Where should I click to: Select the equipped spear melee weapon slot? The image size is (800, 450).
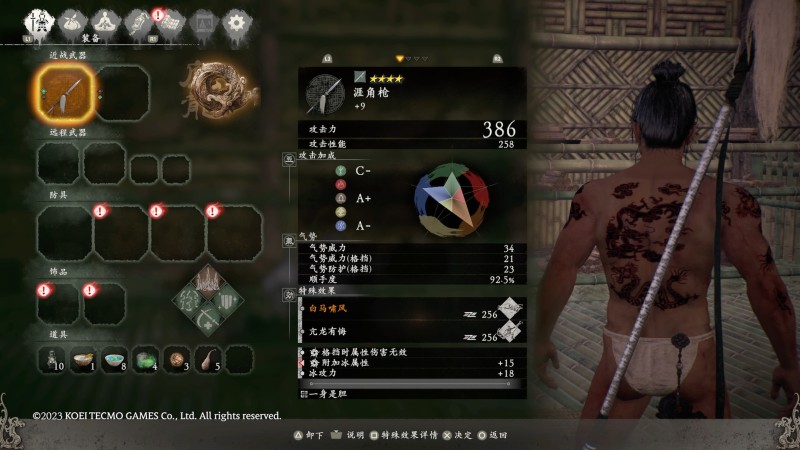coord(59,97)
